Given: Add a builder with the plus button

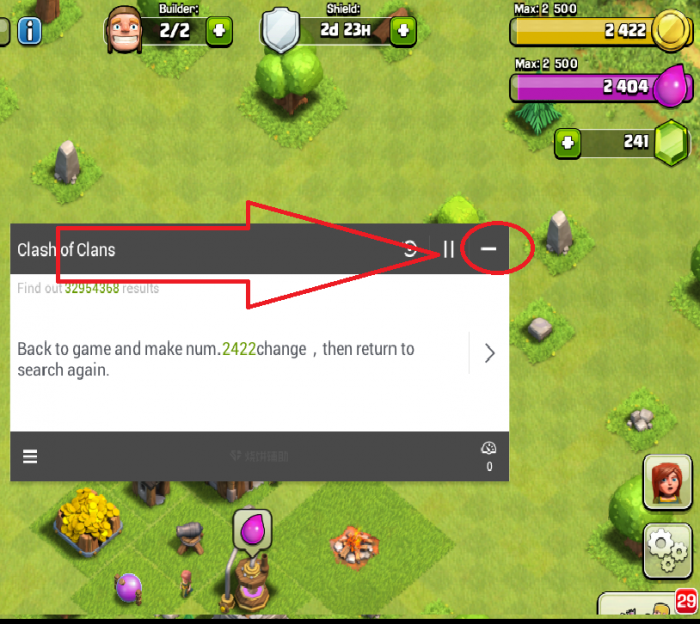Looking at the screenshot, I should [x=219, y=31].
